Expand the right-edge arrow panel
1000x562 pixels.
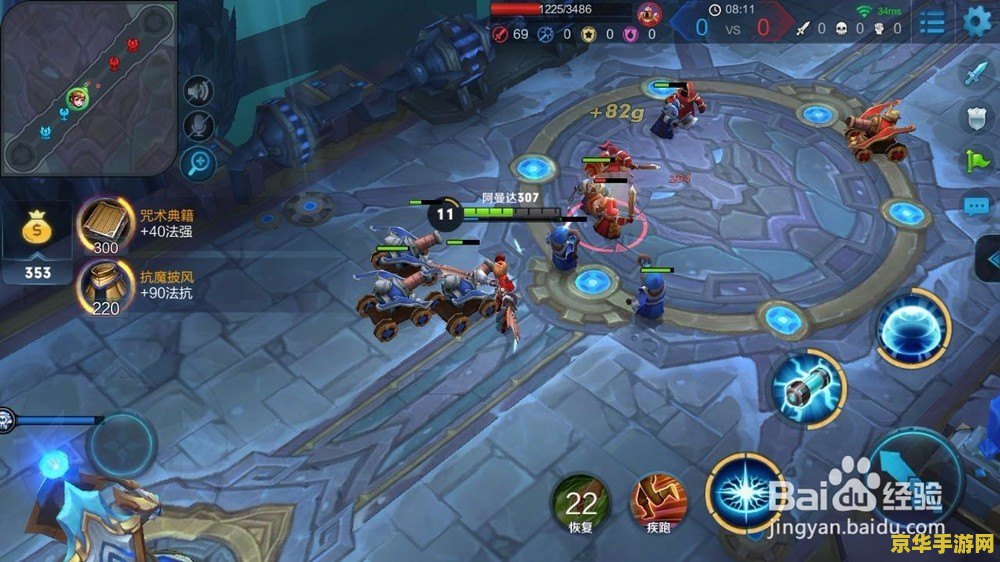pyautogui.click(x=988, y=259)
